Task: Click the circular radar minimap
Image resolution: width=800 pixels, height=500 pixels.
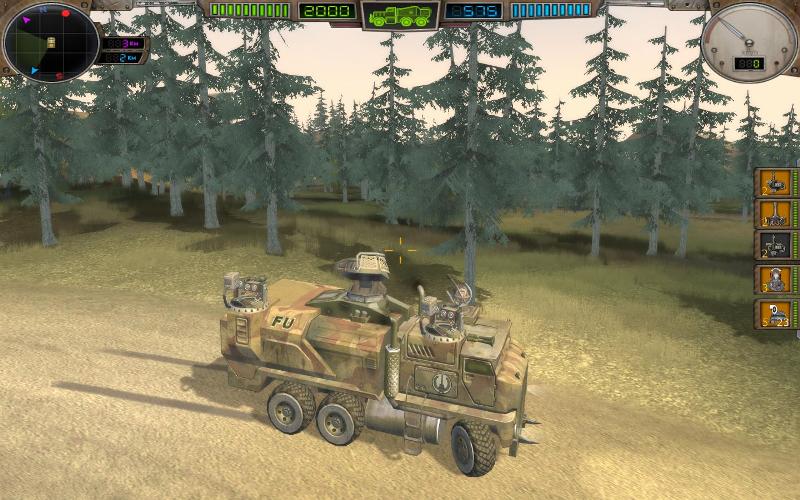Action: pos(49,42)
